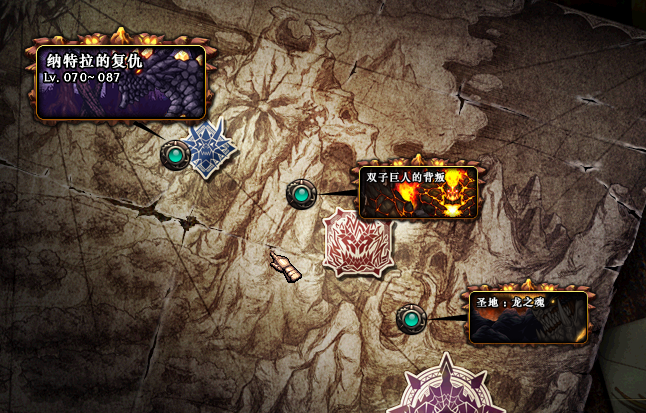Viewport: 646px width, 413px height.
Task: Select the green orb node linked to 双子巨人的背叛
Action: coord(301,194)
